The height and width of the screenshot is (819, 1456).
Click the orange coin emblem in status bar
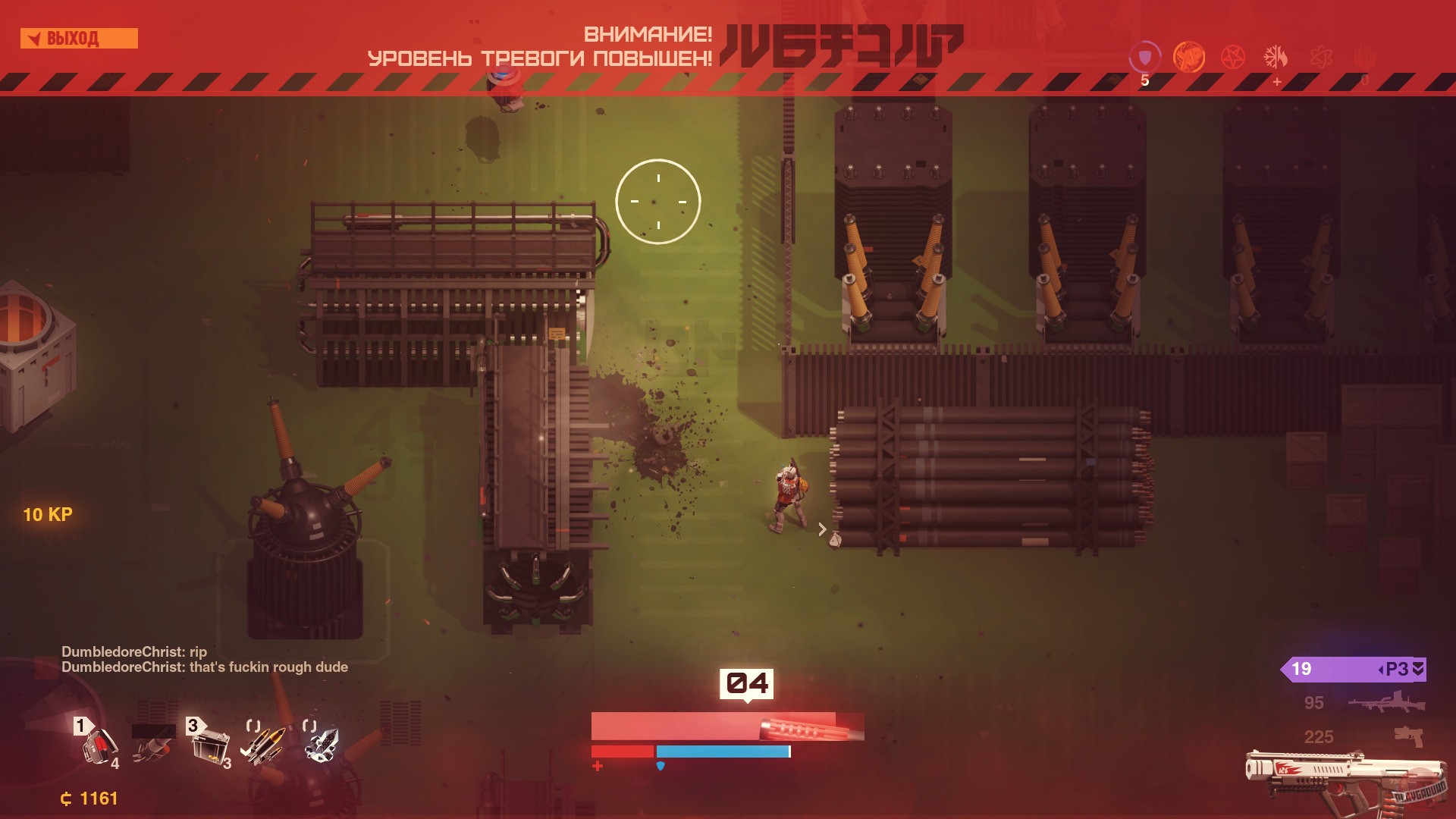point(1188,55)
